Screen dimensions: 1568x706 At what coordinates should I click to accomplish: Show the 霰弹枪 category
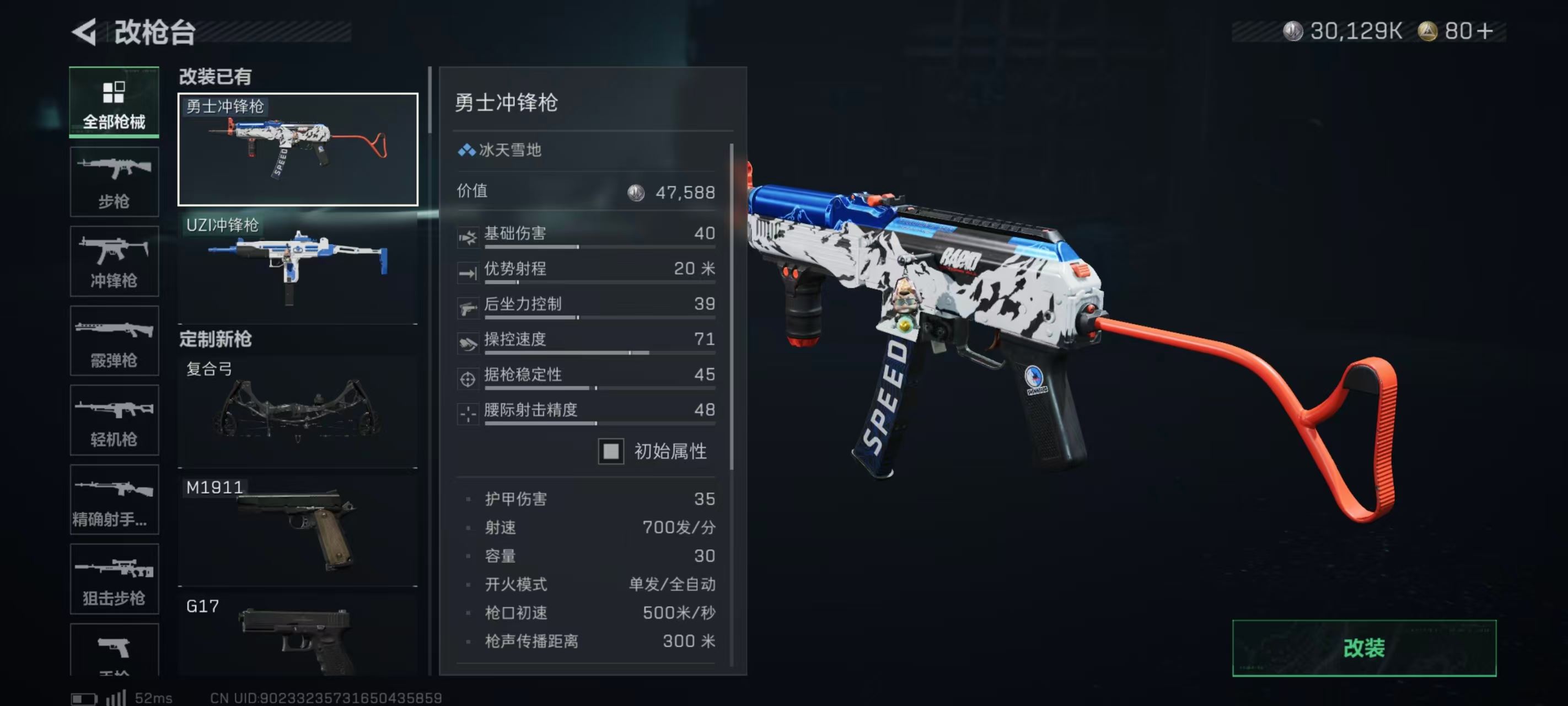[x=114, y=340]
